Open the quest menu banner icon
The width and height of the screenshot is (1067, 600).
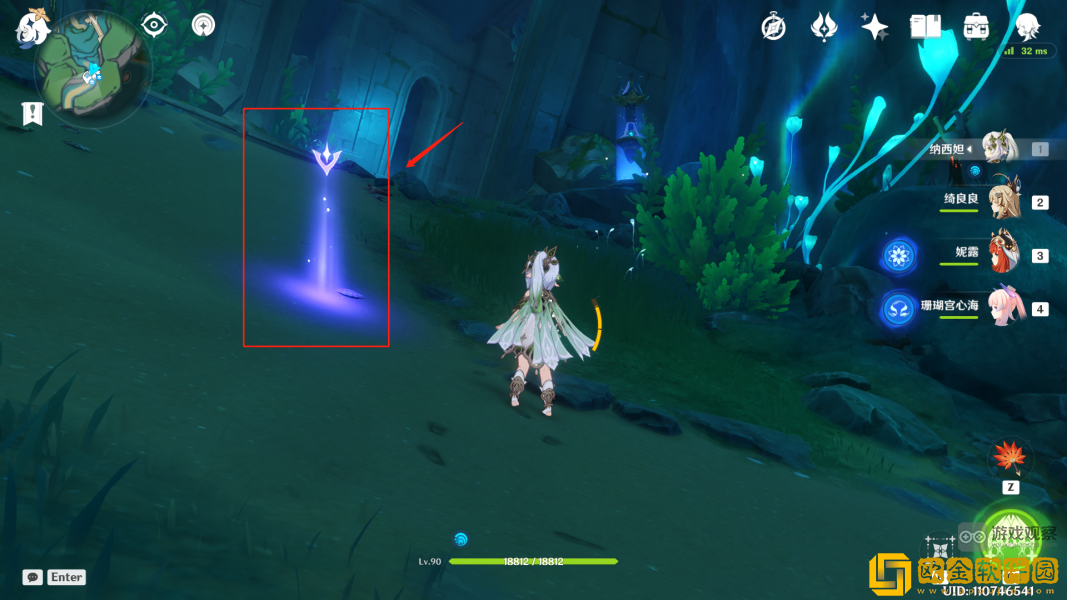[x=33, y=114]
